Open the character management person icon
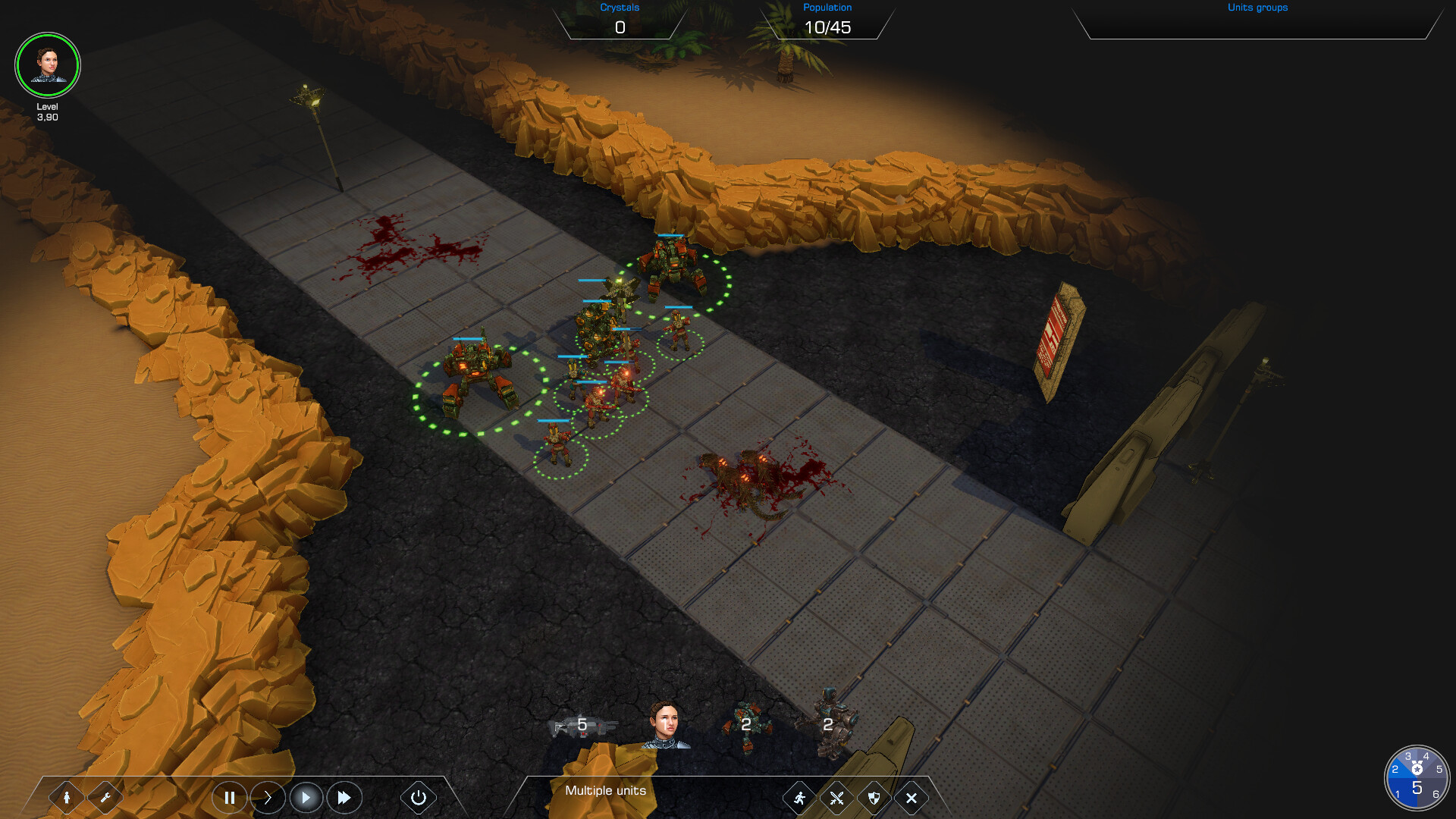The image size is (1456, 819). (x=67, y=798)
